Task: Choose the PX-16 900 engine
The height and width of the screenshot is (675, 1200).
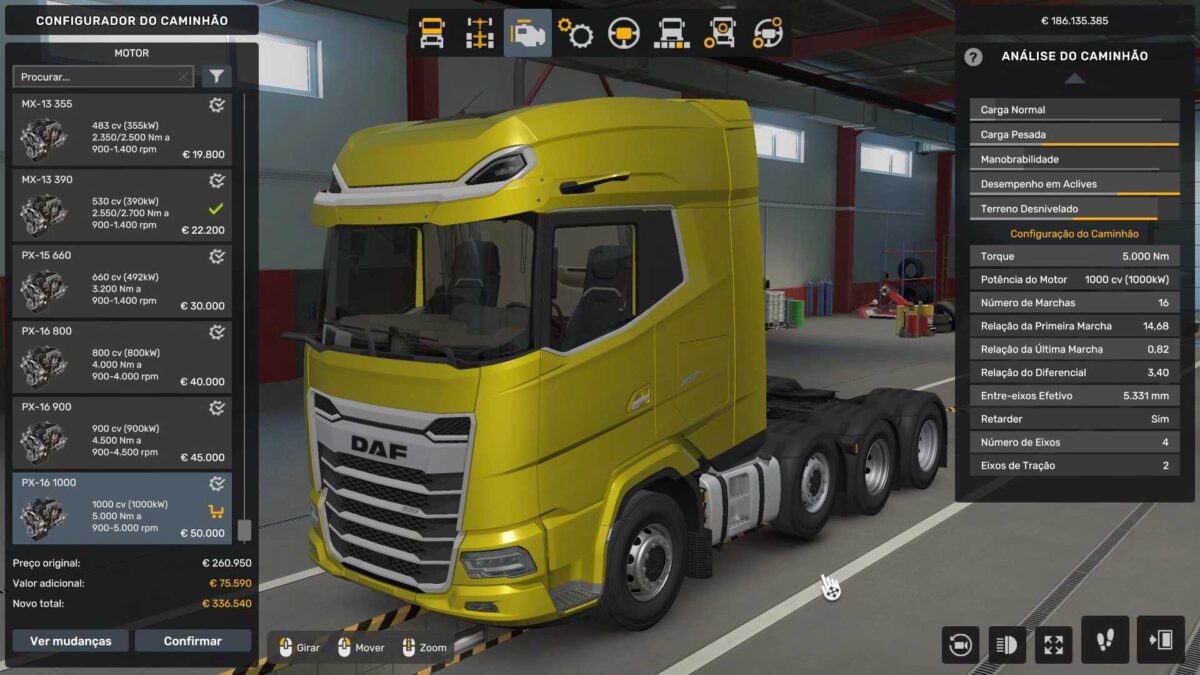Action: point(122,434)
